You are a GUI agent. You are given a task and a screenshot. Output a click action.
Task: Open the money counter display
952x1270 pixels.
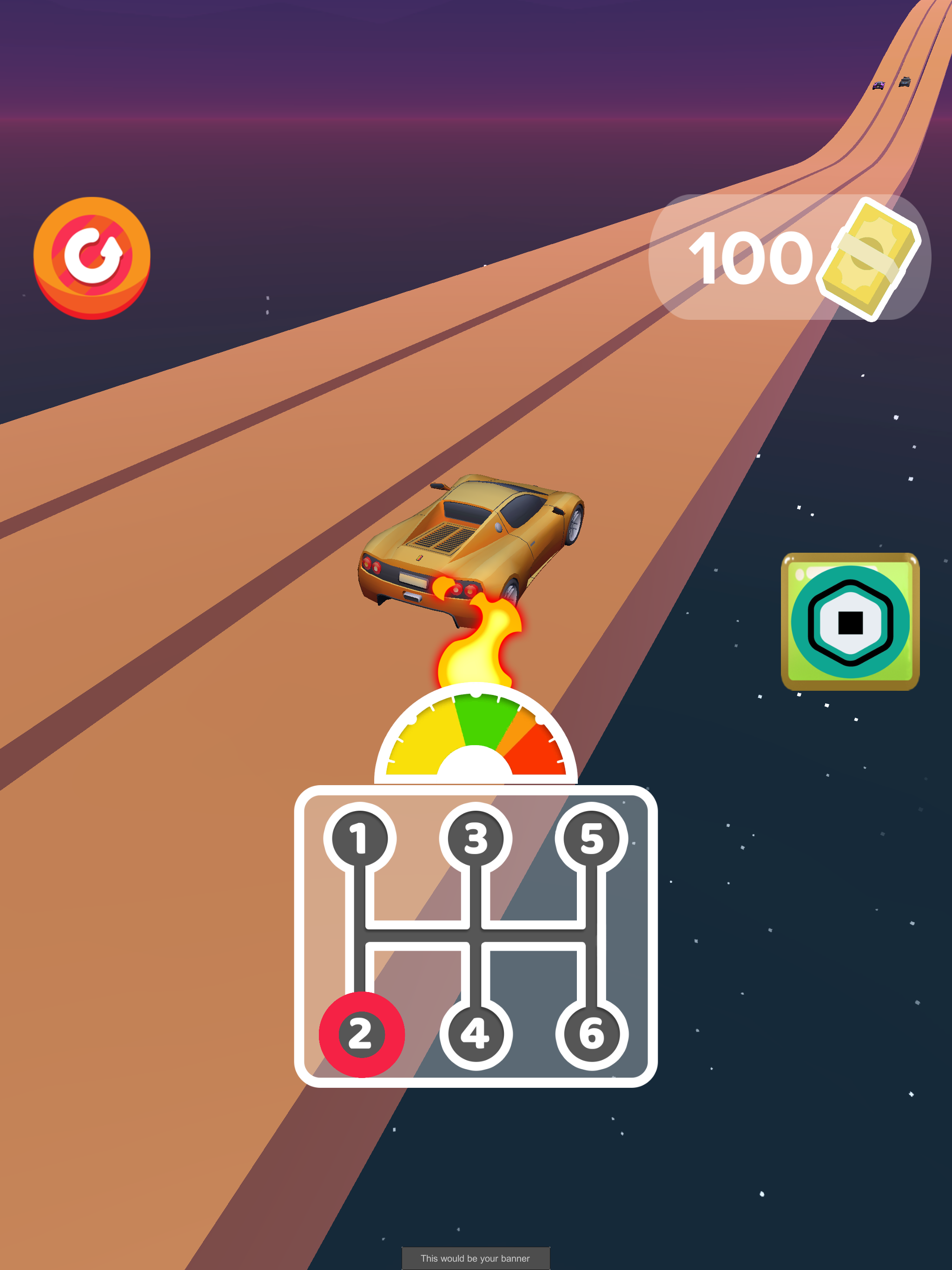click(793, 258)
